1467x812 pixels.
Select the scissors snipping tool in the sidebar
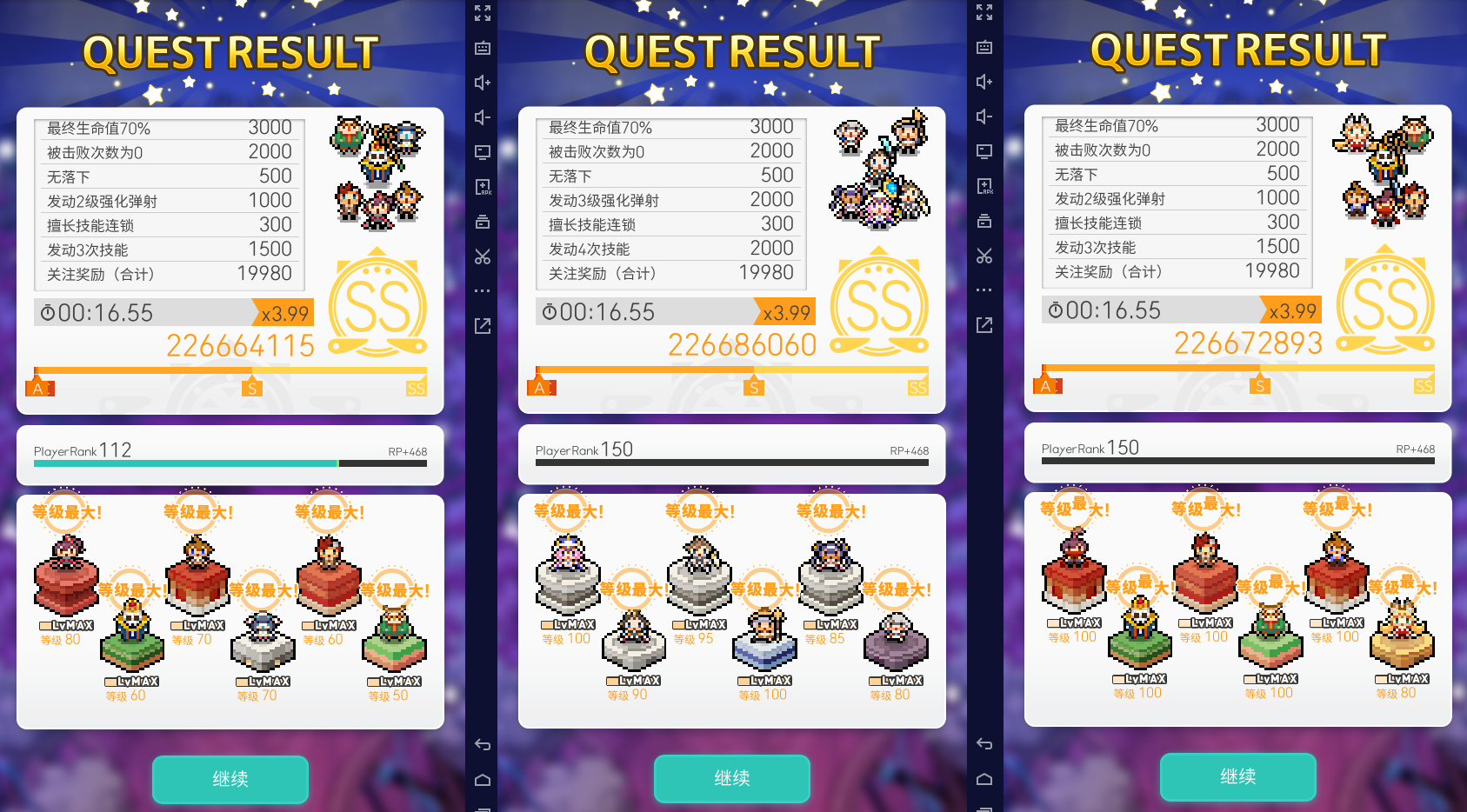click(483, 256)
